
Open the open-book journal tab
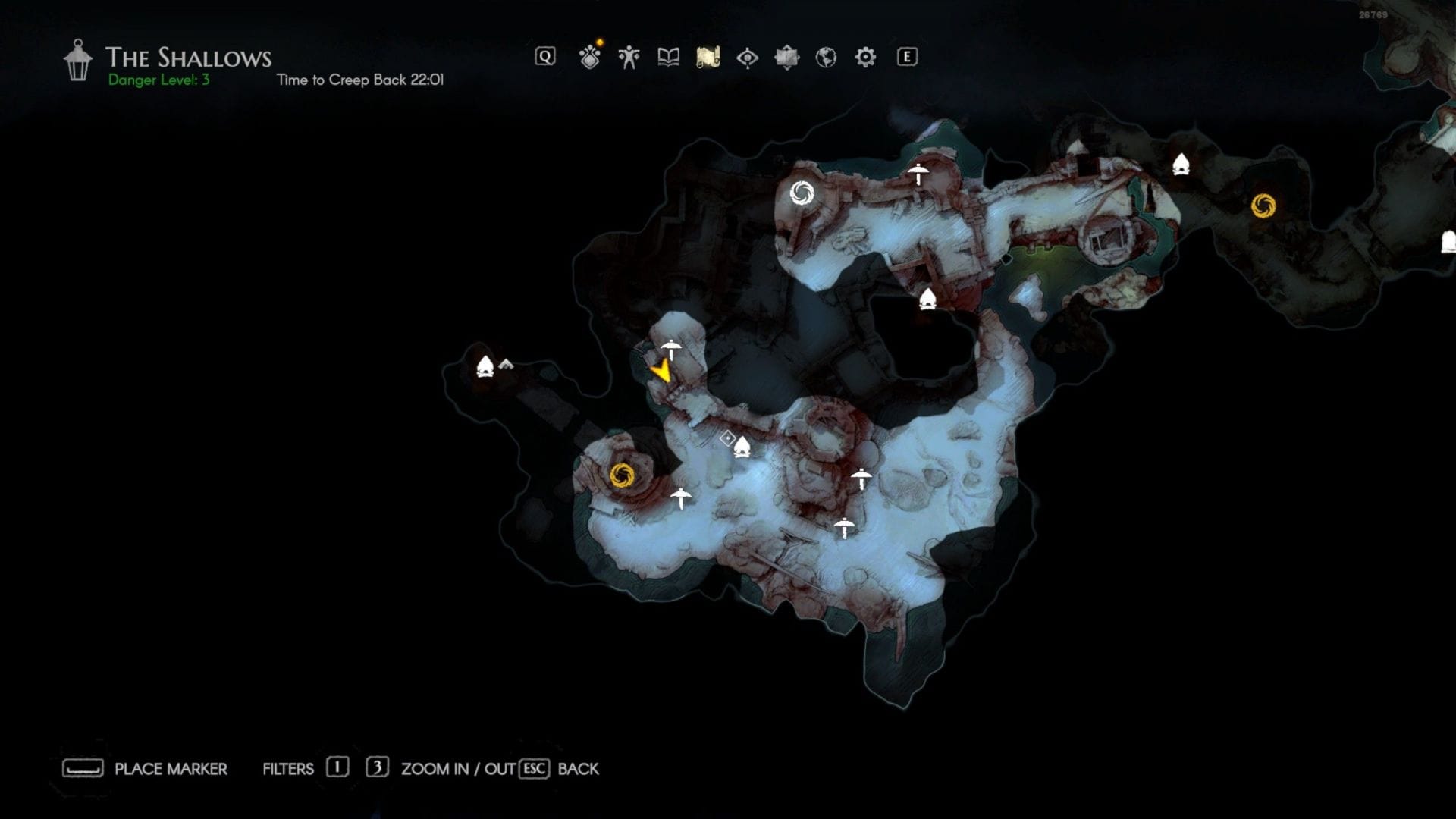coord(668,58)
